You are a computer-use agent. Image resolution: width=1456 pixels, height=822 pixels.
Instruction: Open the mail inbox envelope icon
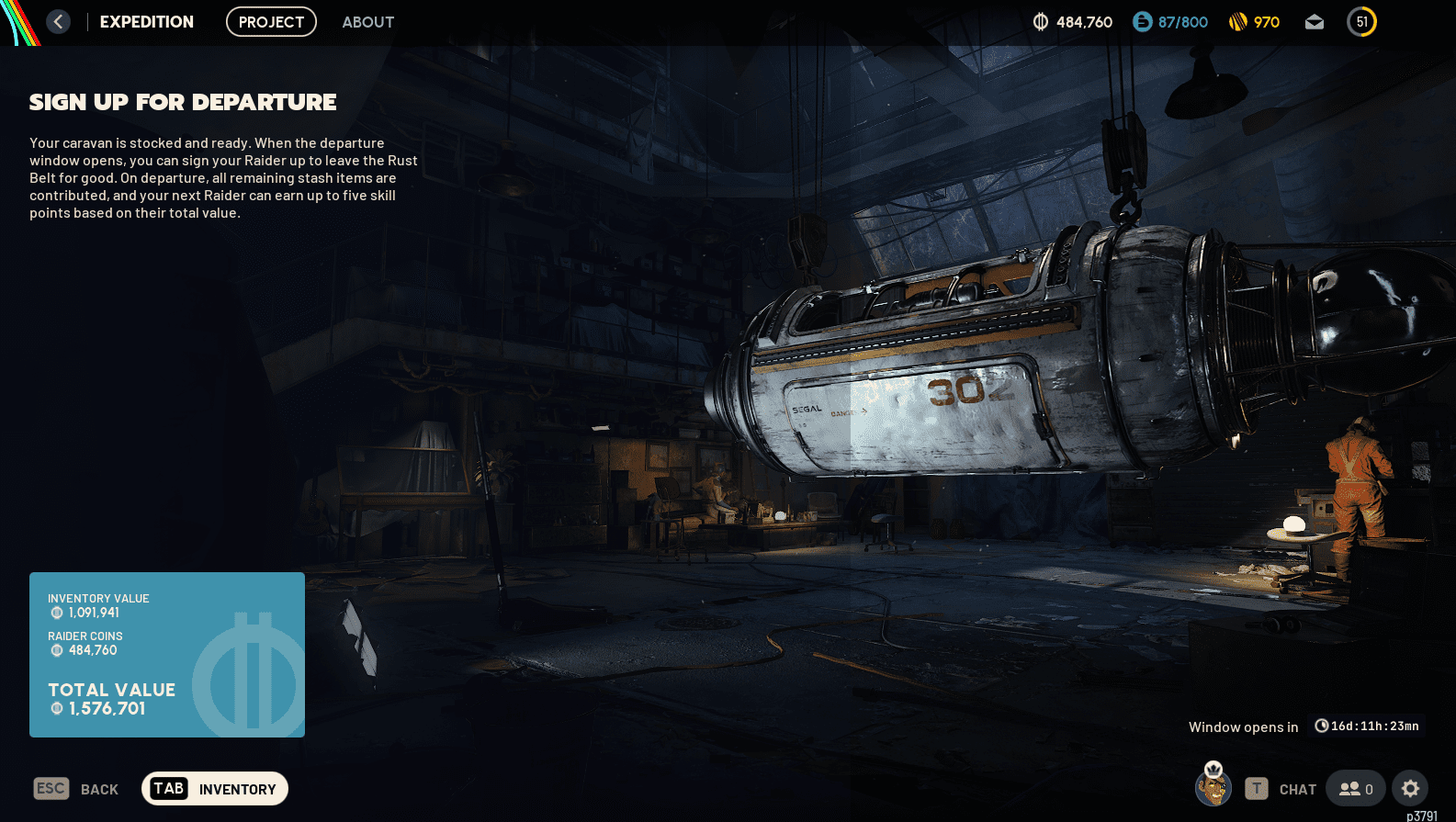(x=1314, y=21)
